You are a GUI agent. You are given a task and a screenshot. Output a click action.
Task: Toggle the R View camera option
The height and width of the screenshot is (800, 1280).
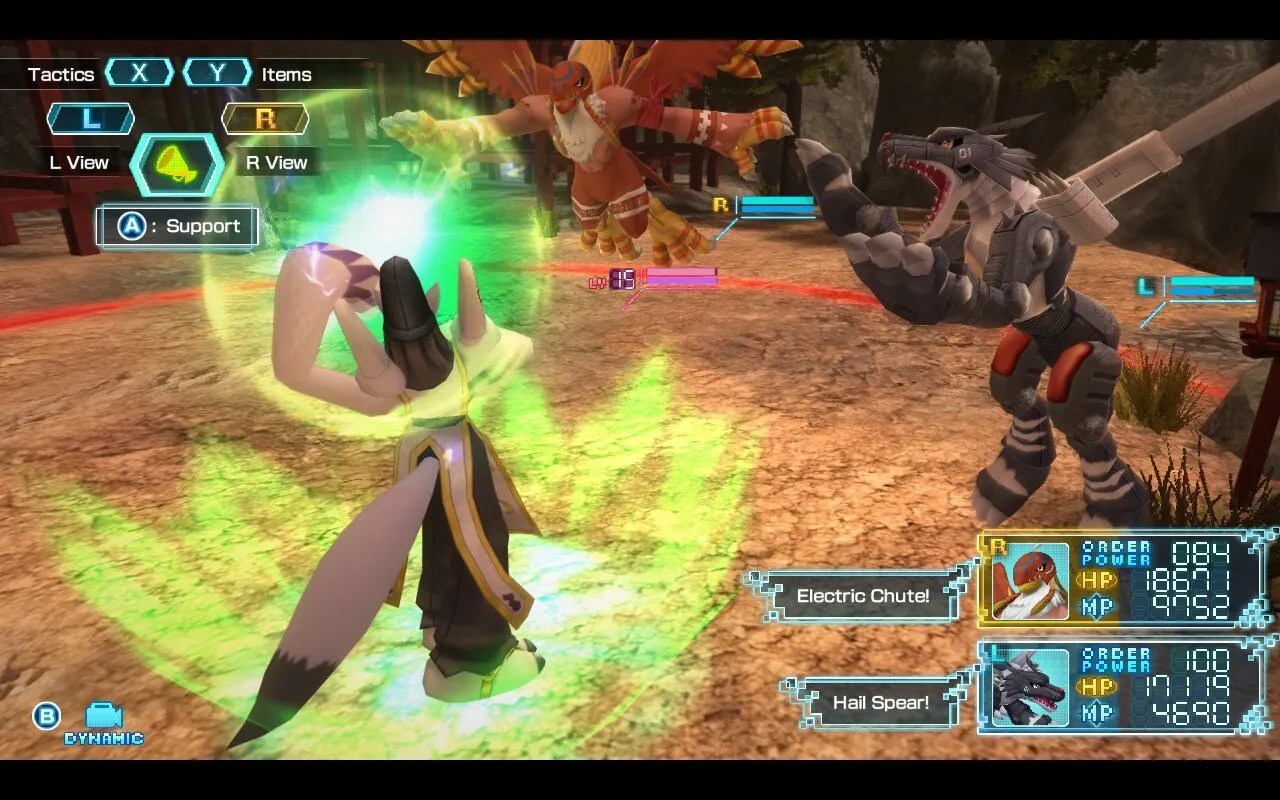tap(275, 162)
